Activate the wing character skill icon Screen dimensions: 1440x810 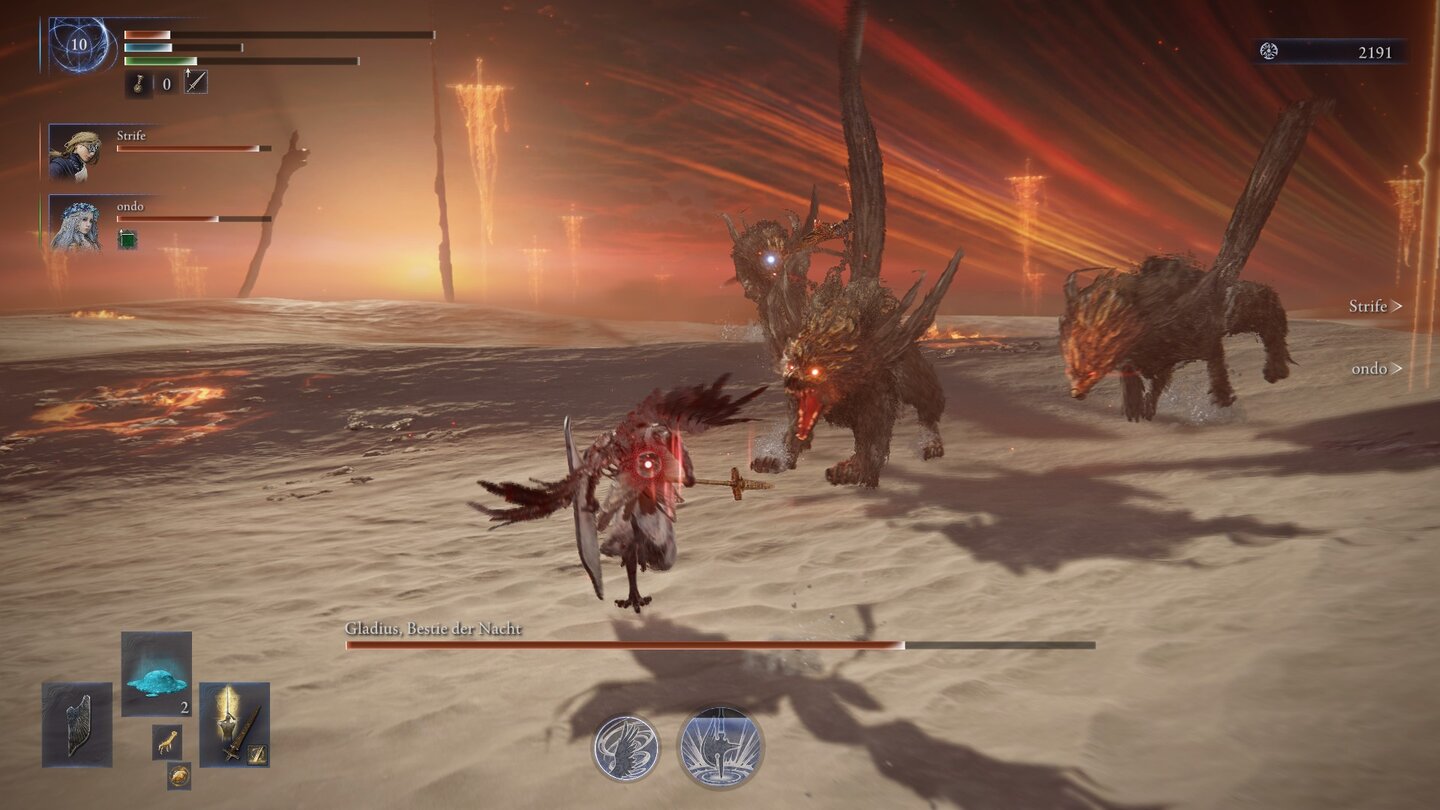point(626,748)
